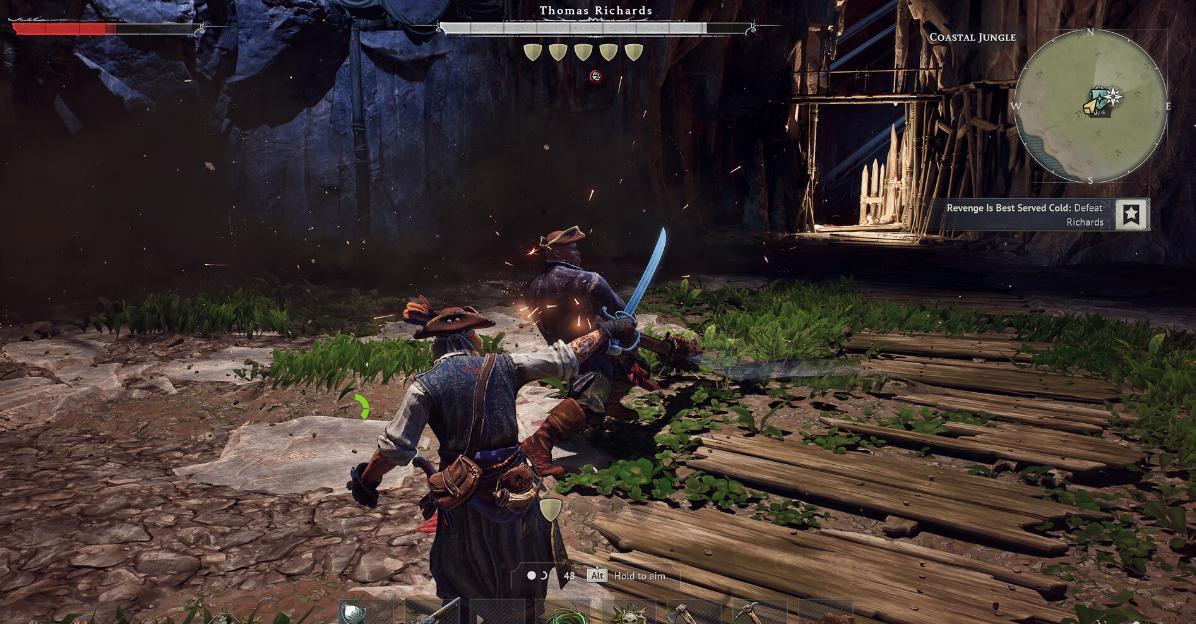1196x624 pixels.
Task: Select the shield hotbar slot
Action: tap(353, 612)
